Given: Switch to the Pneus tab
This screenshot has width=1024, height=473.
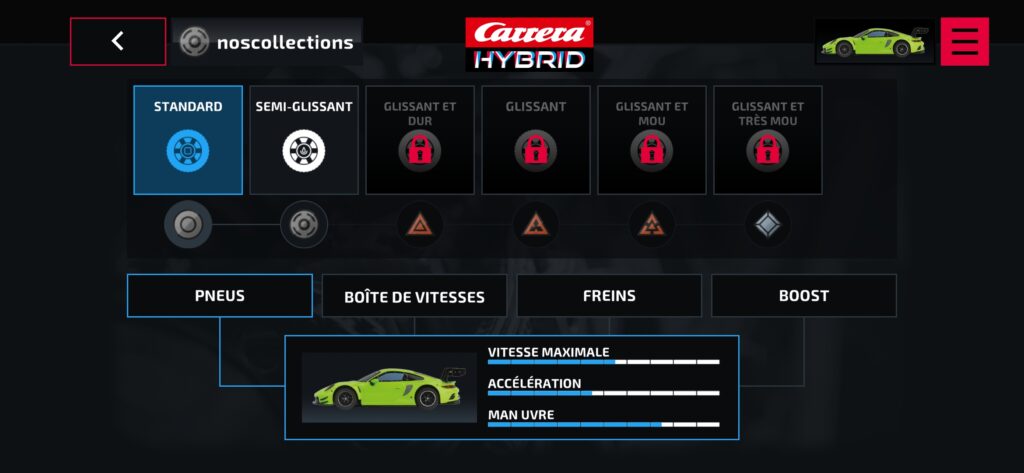Looking at the screenshot, I should coord(220,296).
